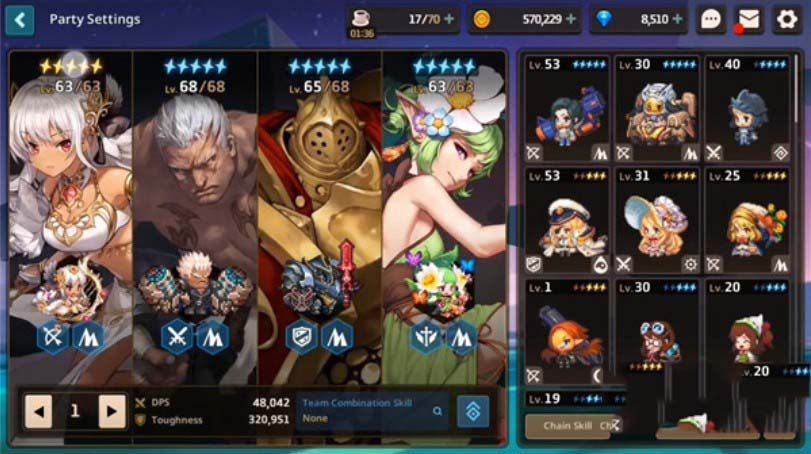Image resolution: width=811 pixels, height=454 pixels.
Task: Switch to the previous party
Action: click(38, 411)
